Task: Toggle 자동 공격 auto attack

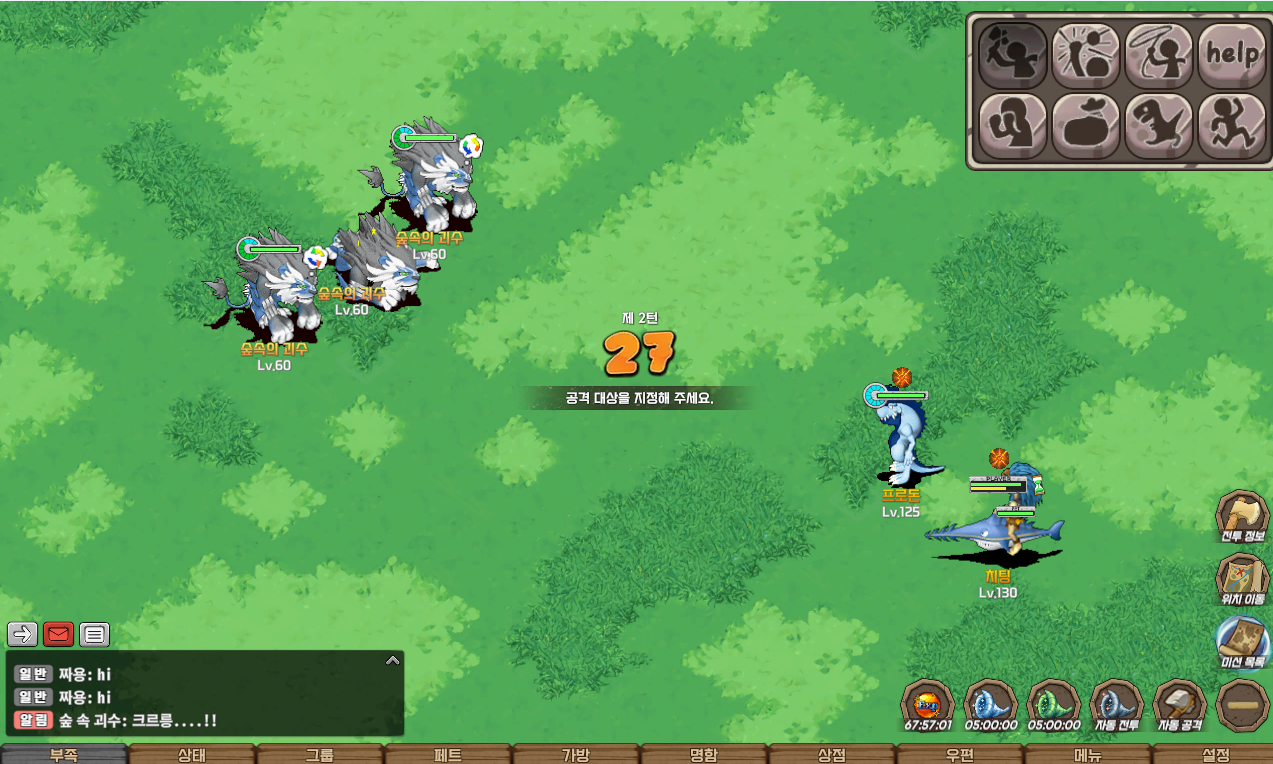Action: tap(1180, 705)
